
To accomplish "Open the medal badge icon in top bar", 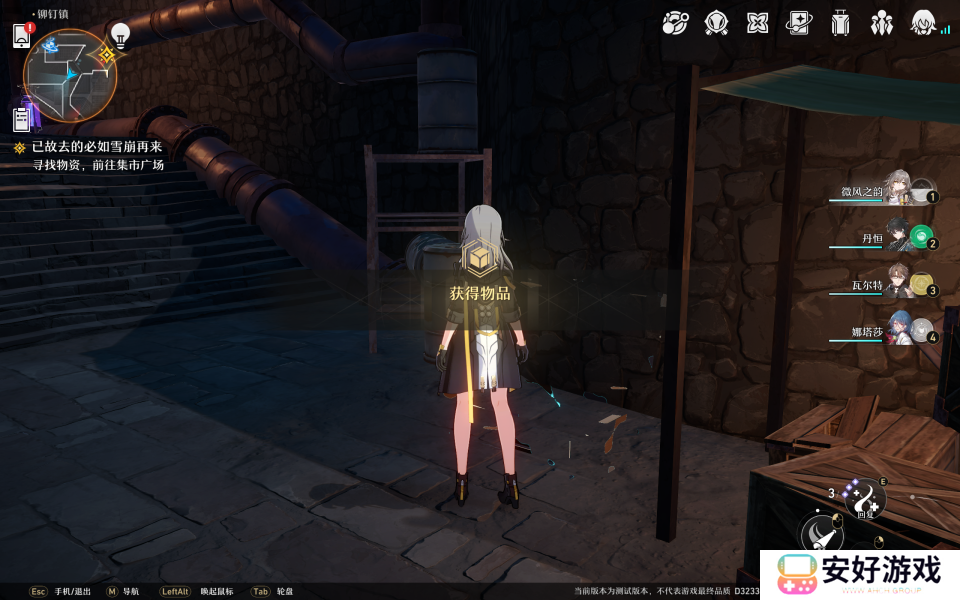I will [716, 23].
